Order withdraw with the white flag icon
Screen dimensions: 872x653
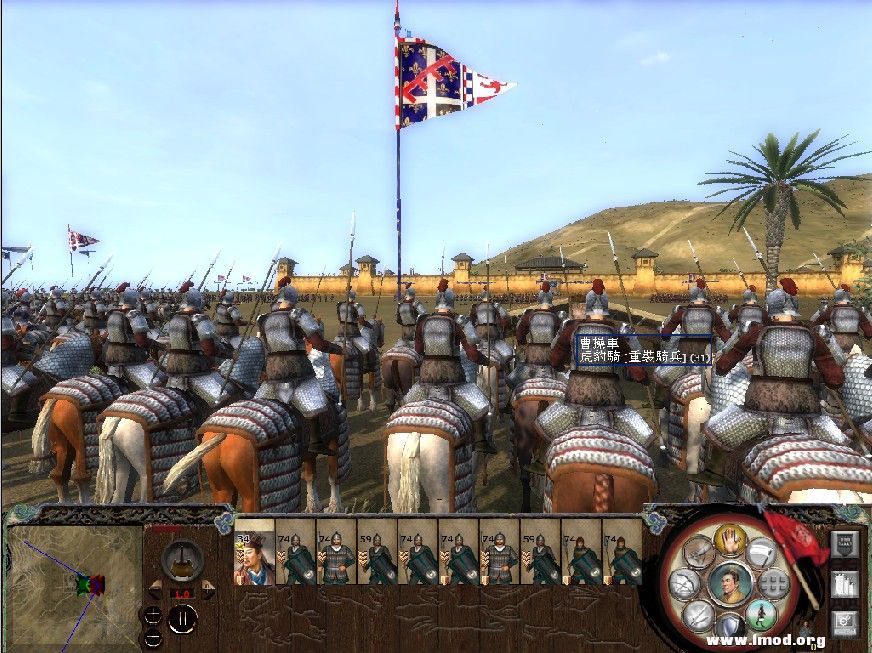point(762,551)
